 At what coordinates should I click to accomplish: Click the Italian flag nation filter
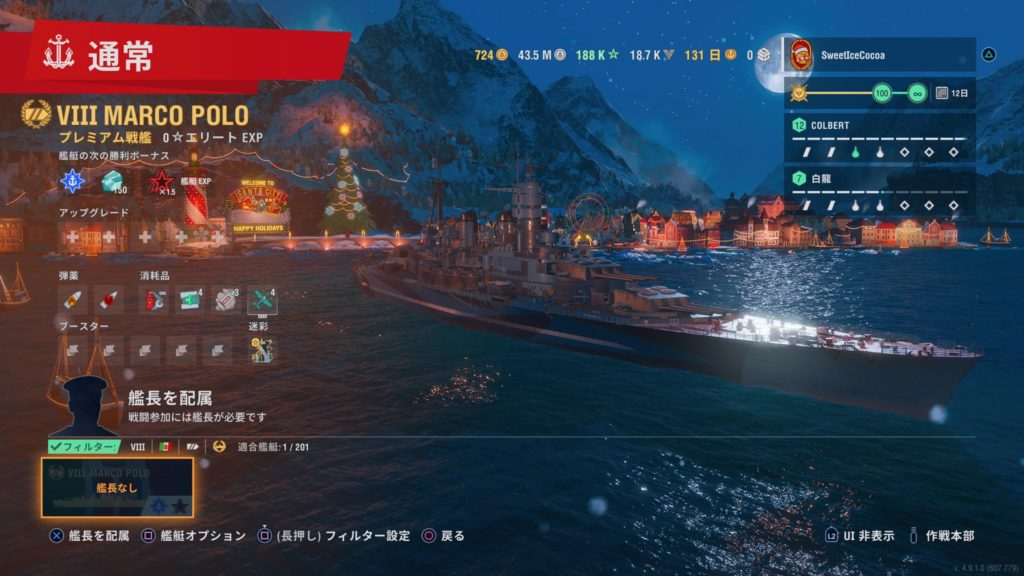pyautogui.click(x=166, y=447)
